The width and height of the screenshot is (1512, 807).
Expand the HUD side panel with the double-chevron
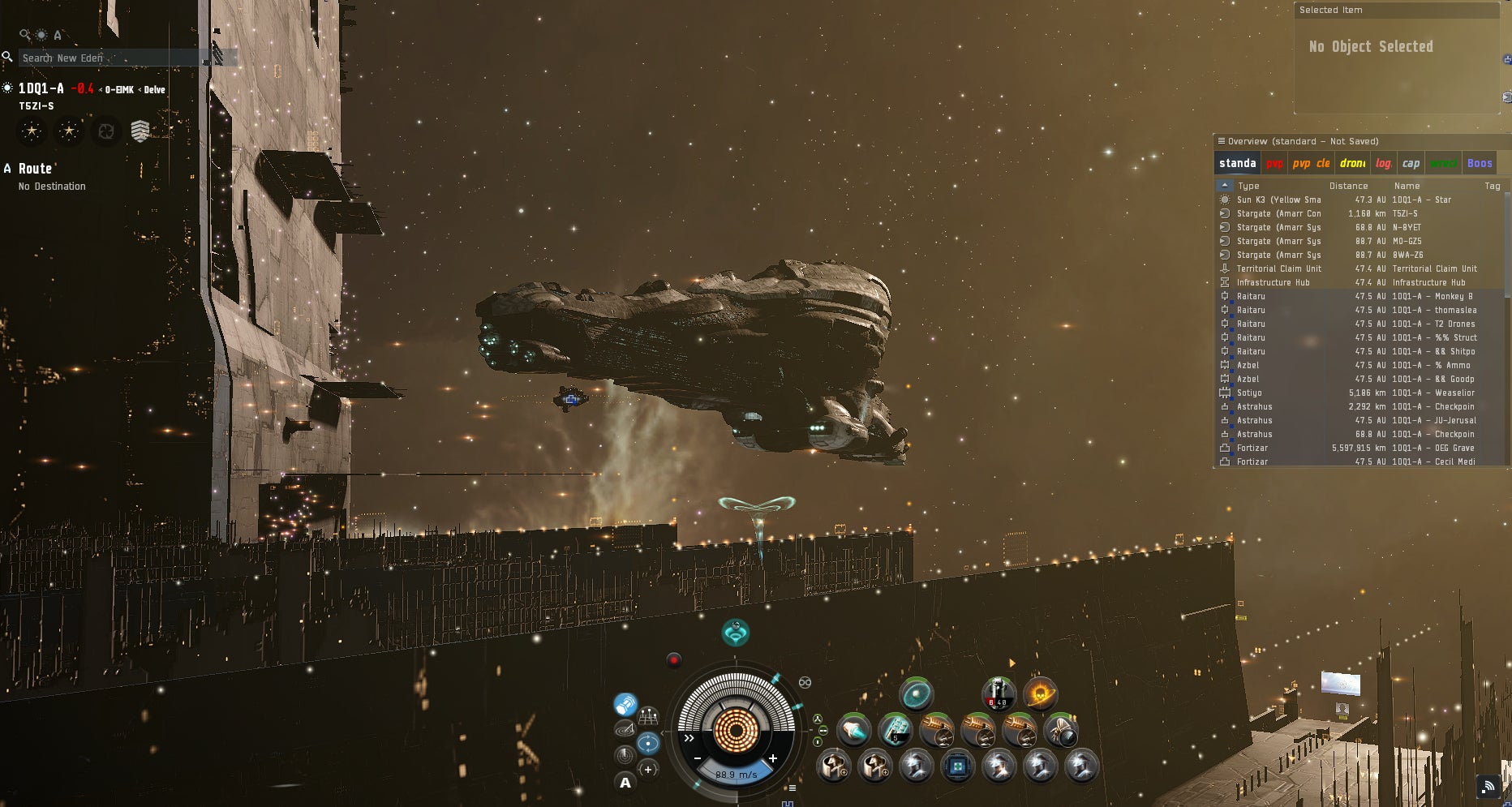tap(689, 738)
